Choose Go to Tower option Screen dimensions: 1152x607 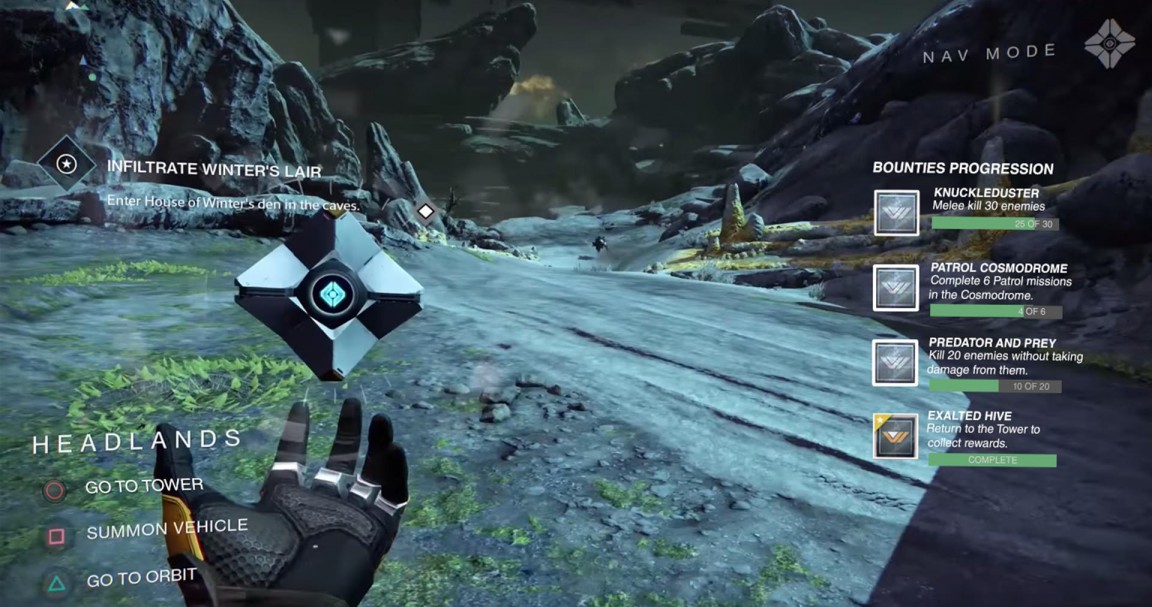pyautogui.click(x=143, y=486)
